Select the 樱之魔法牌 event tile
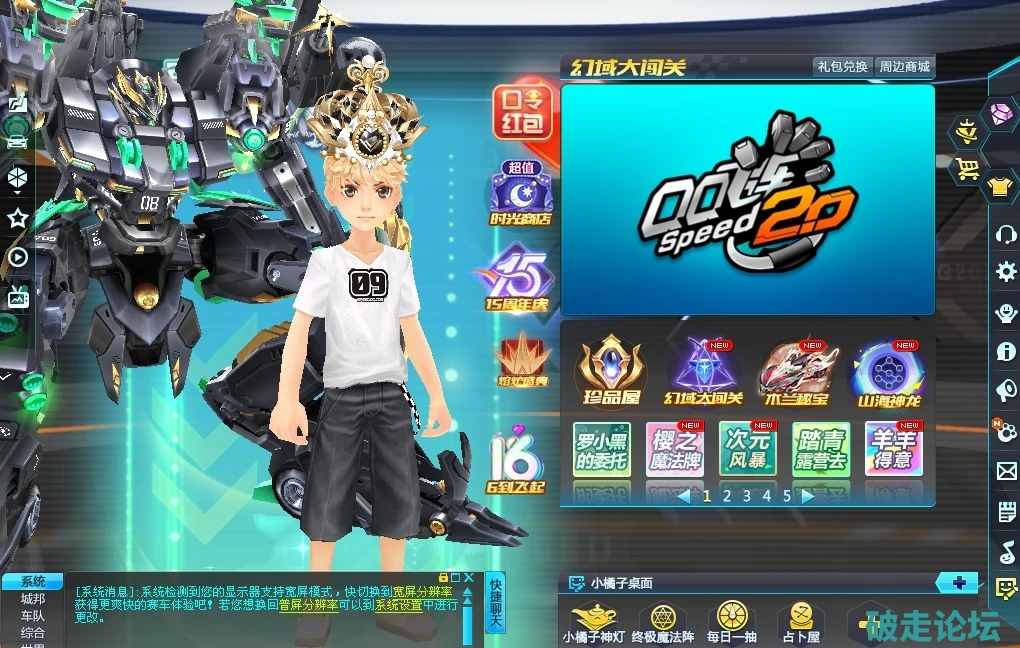 674,449
